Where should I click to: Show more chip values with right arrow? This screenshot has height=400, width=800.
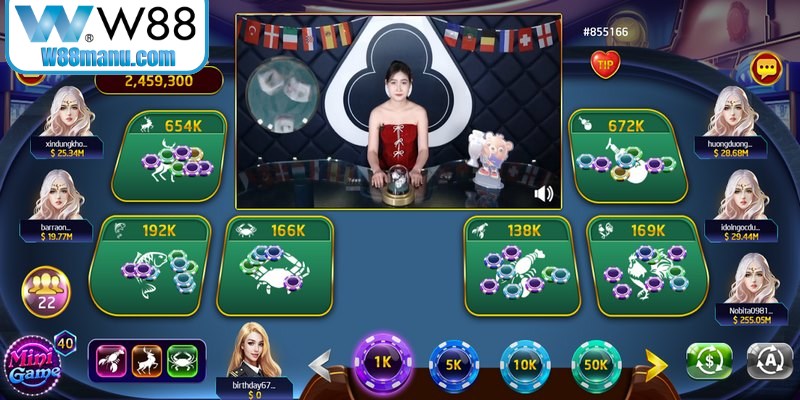pos(657,365)
